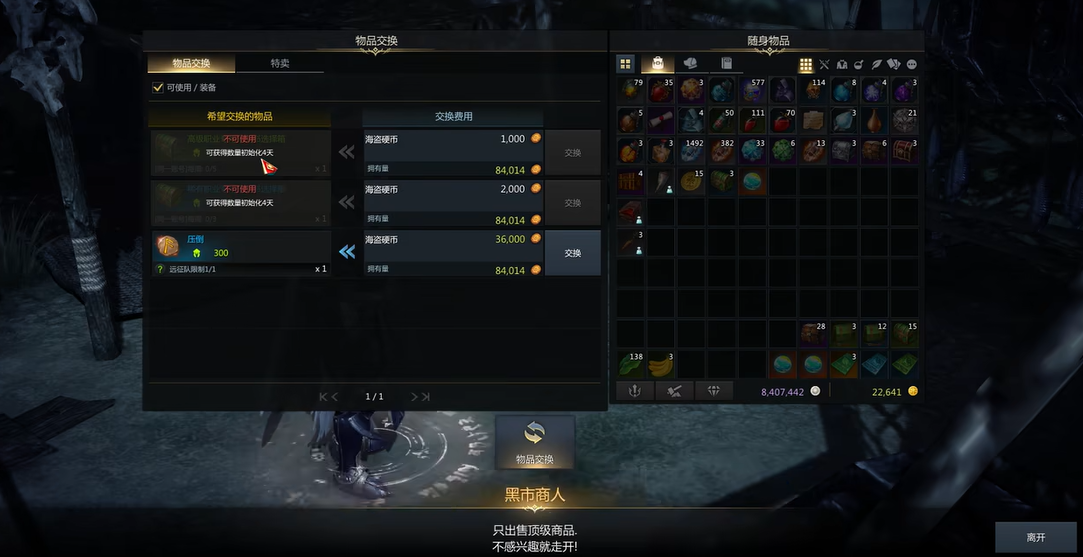Filter inventory by feather icon
Image resolution: width=1083 pixels, height=557 pixels.
(876, 65)
